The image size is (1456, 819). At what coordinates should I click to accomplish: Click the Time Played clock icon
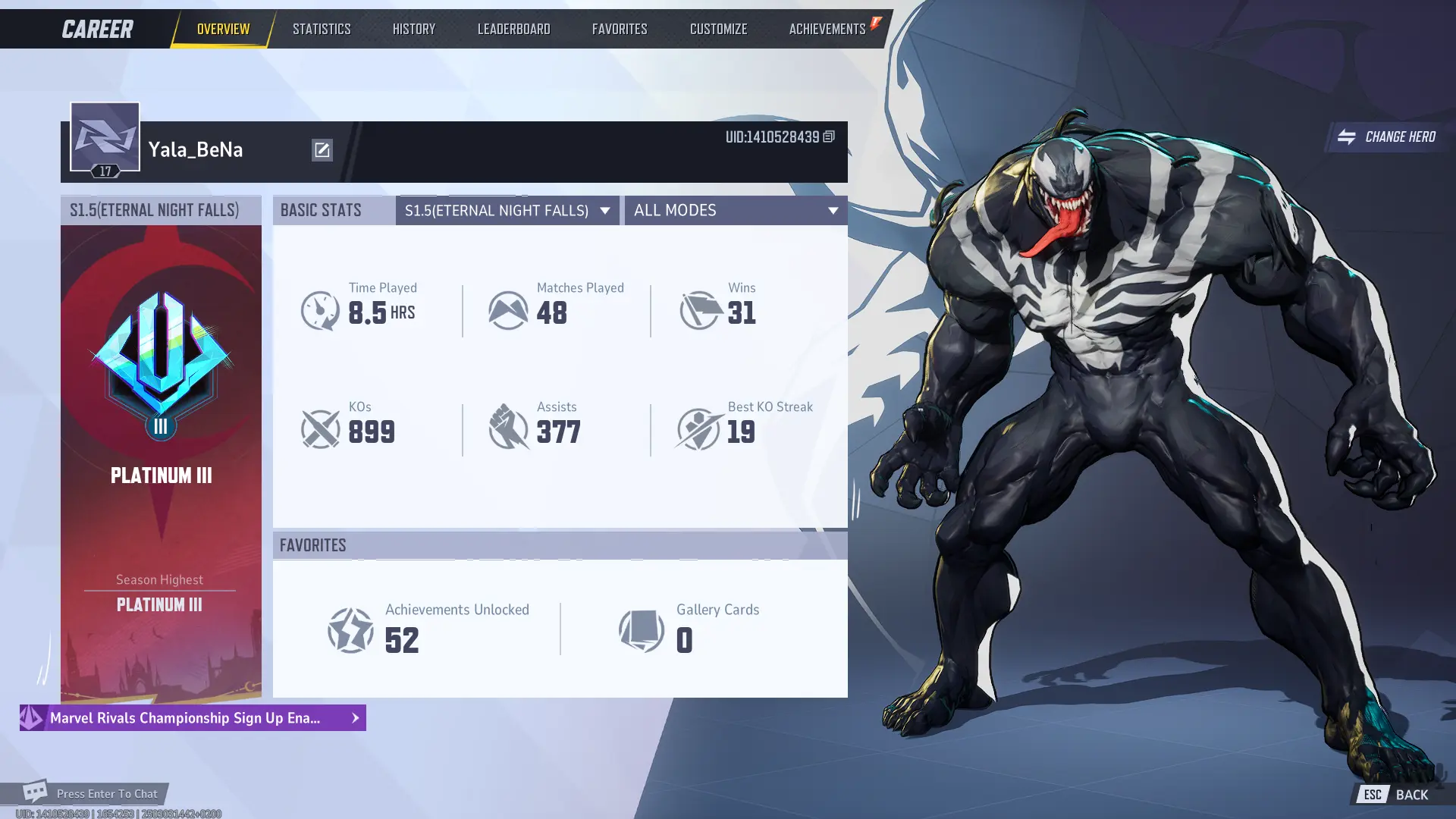pyautogui.click(x=321, y=309)
